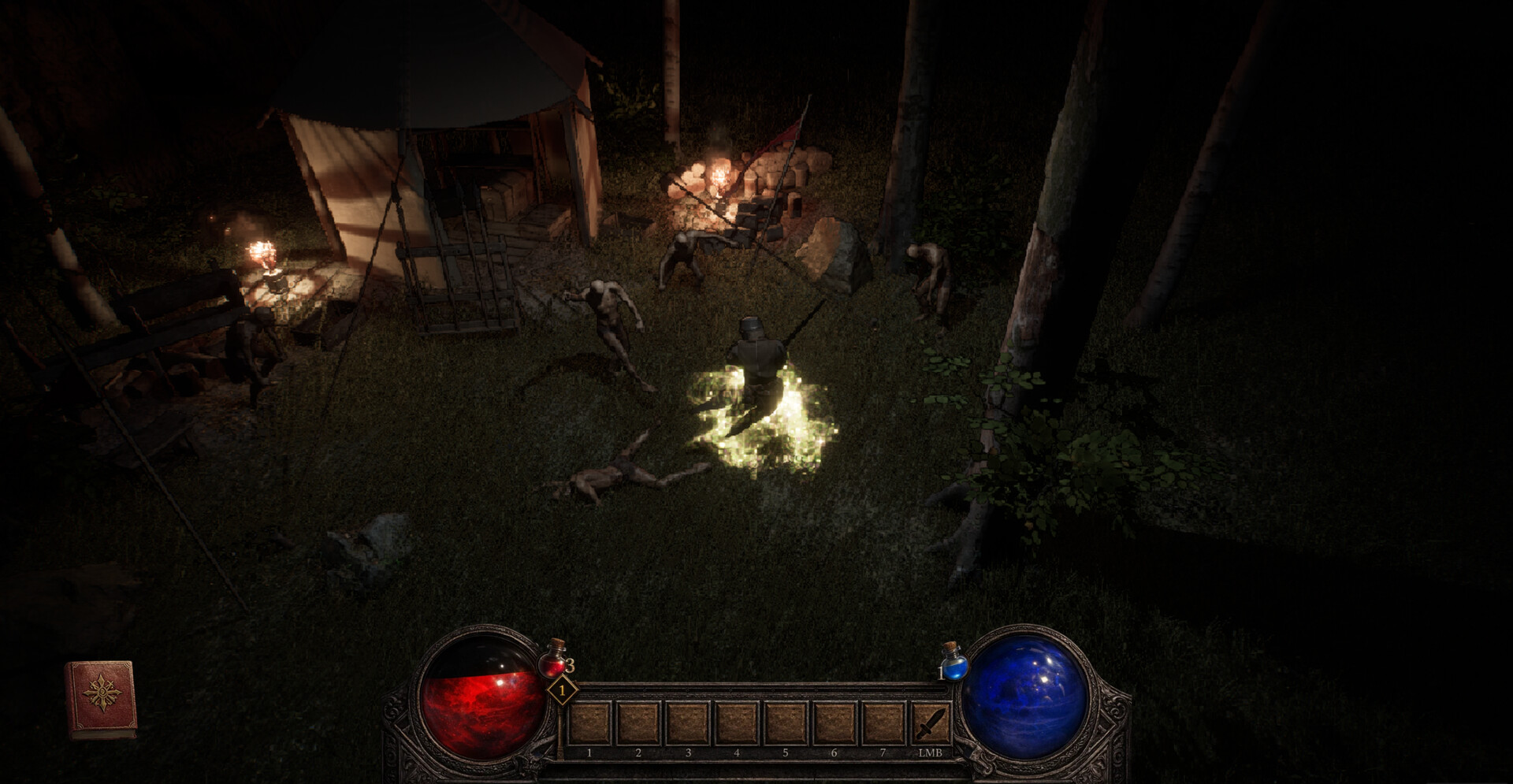Screen dimensions: 1513x784
Task: Select hotbar slot 1
Action: (x=589, y=724)
